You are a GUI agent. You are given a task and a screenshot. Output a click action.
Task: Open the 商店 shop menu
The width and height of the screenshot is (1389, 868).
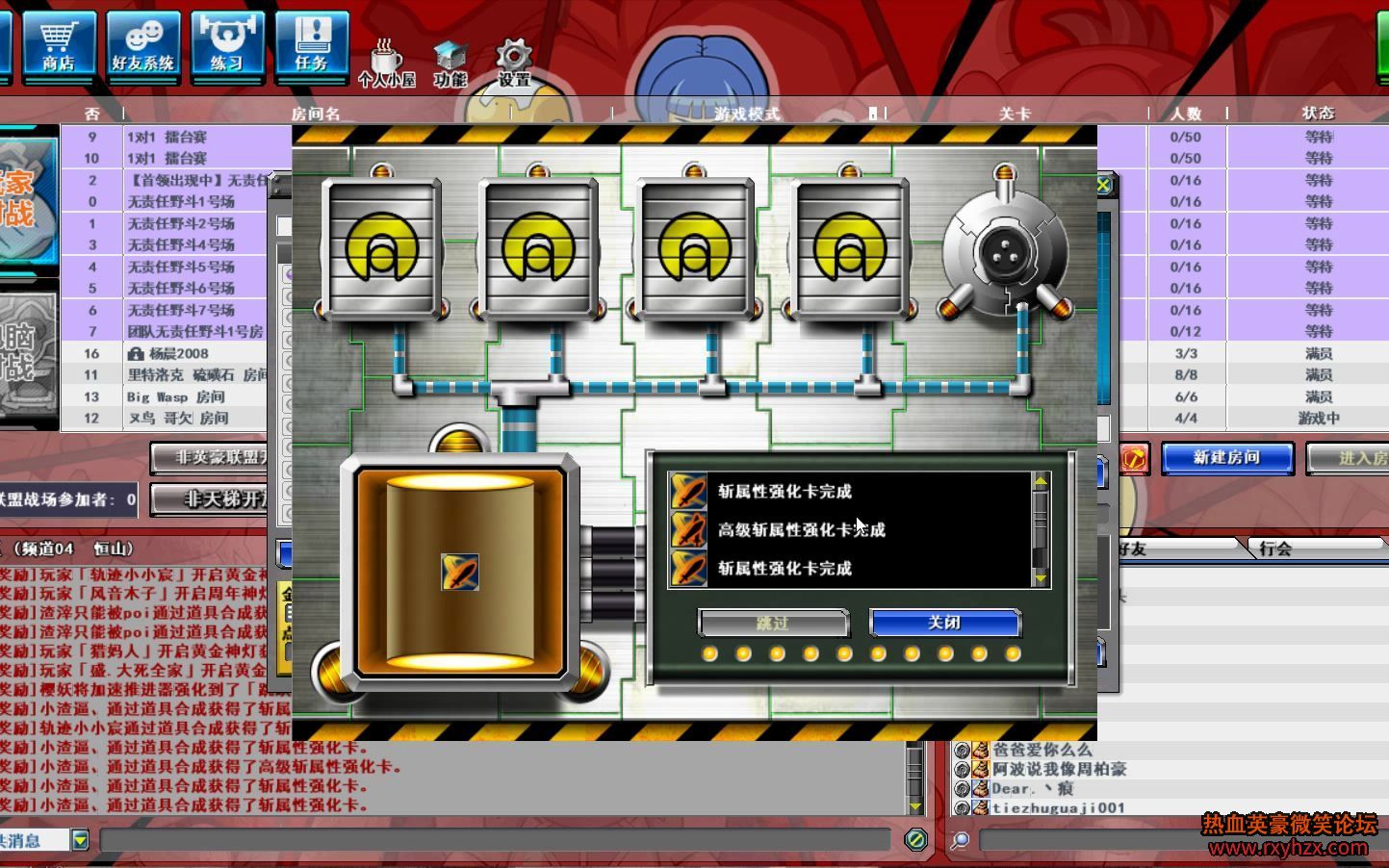coord(58,42)
